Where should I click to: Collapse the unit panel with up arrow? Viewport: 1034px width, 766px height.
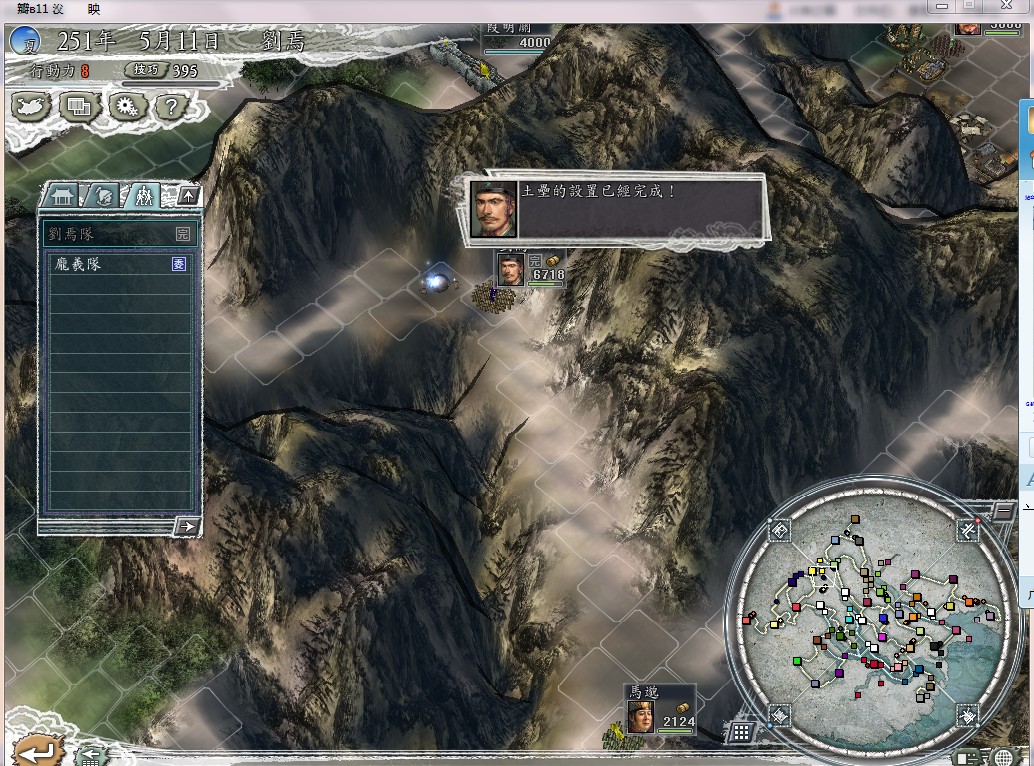(187, 195)
